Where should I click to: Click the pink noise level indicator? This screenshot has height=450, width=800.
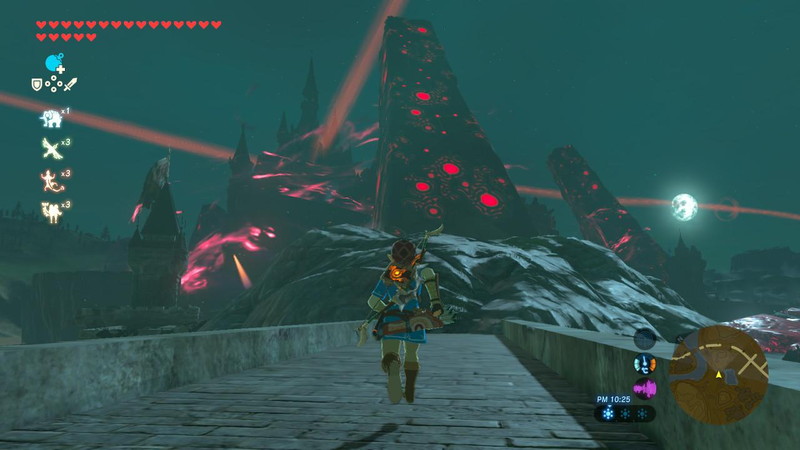click(645, 388)
